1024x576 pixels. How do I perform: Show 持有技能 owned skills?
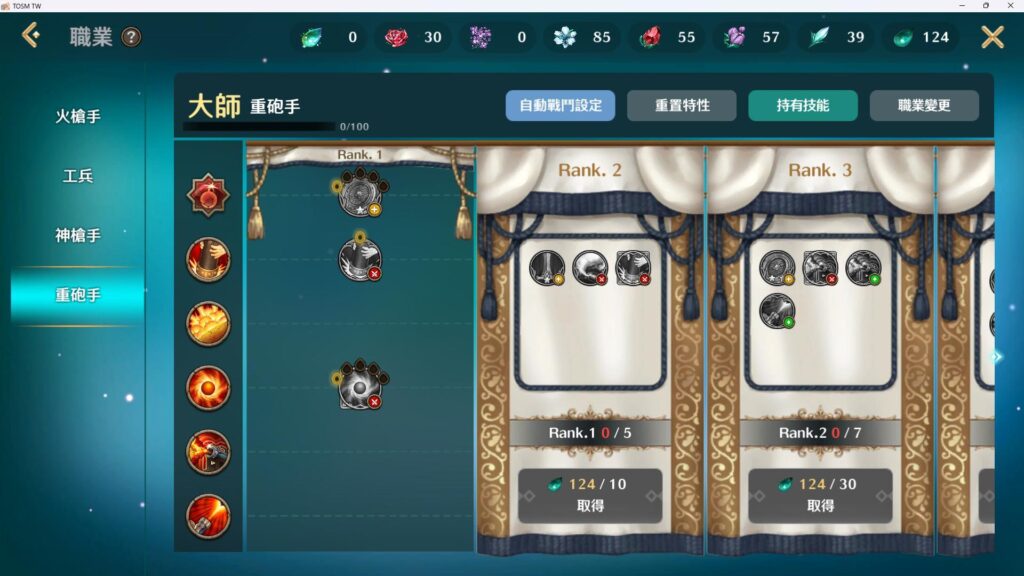click(803, 105)
